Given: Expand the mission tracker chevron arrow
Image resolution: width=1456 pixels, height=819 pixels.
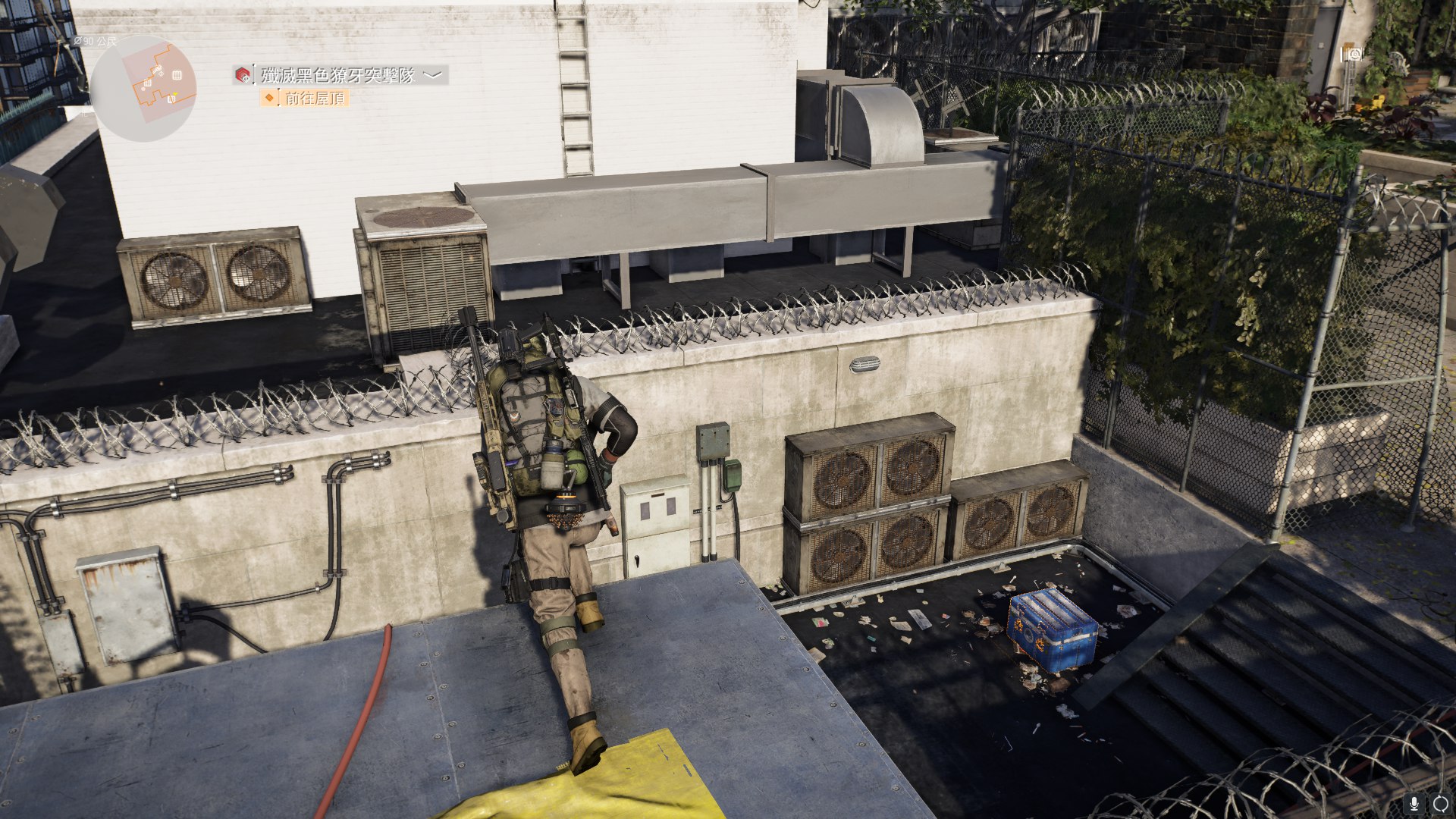Looking at the screenshot, I should click(432, 74).
